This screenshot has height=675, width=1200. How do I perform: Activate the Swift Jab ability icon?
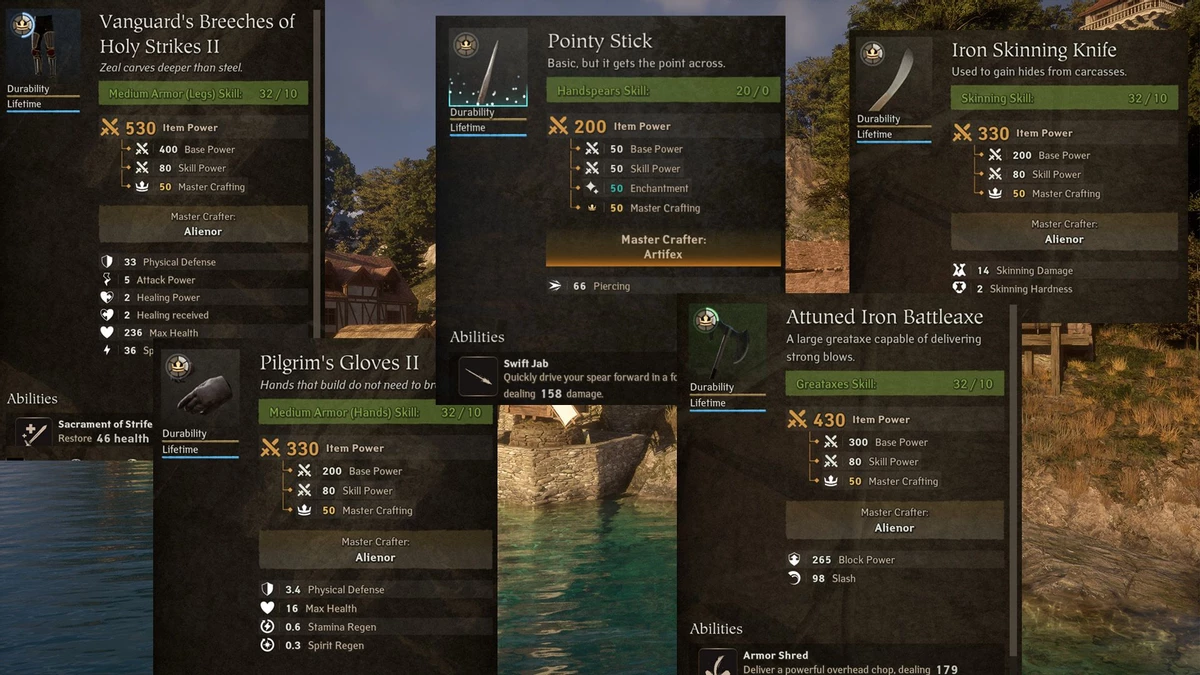coord(478,376)
